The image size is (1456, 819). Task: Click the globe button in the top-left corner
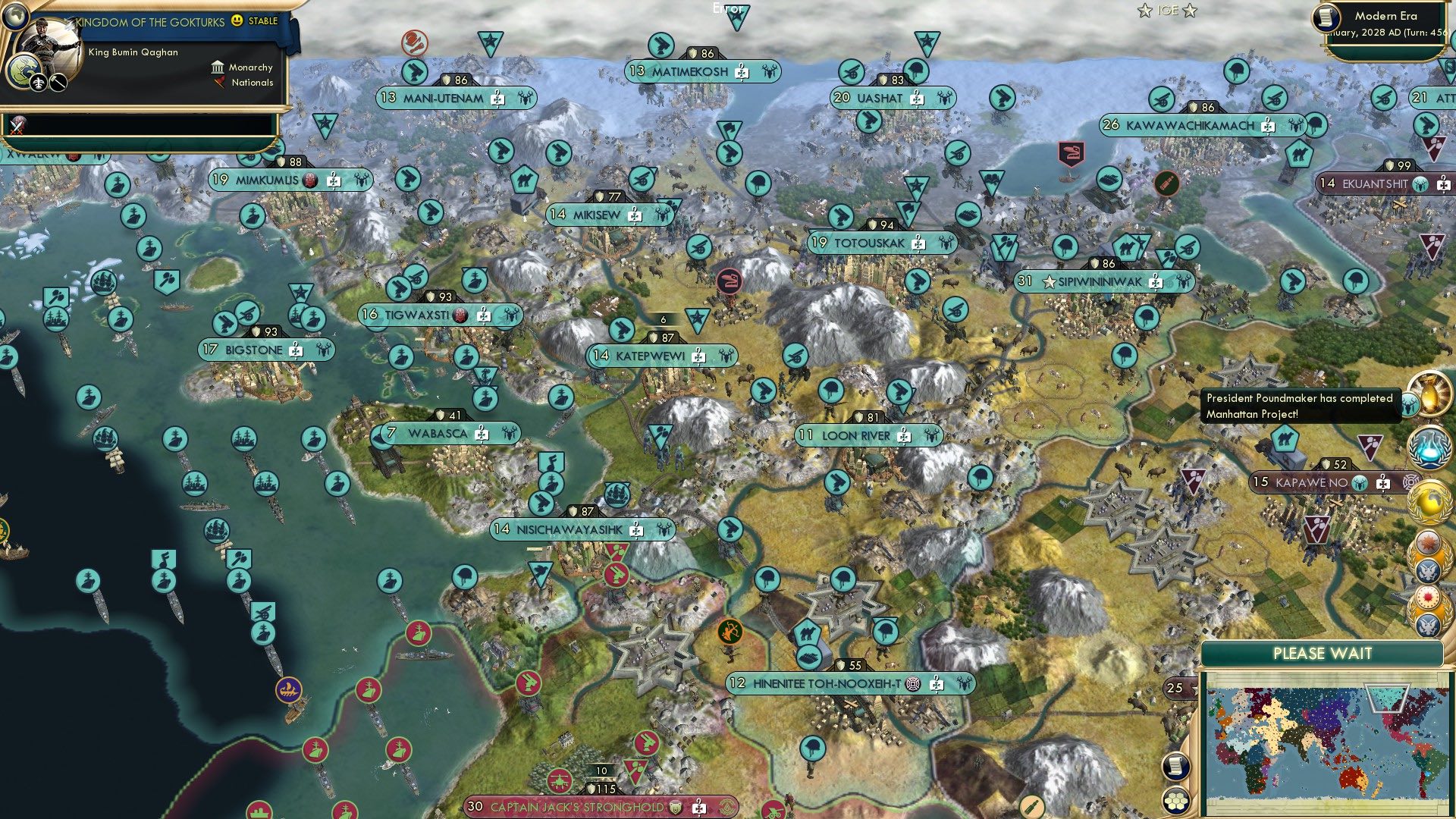pos(14,14)
